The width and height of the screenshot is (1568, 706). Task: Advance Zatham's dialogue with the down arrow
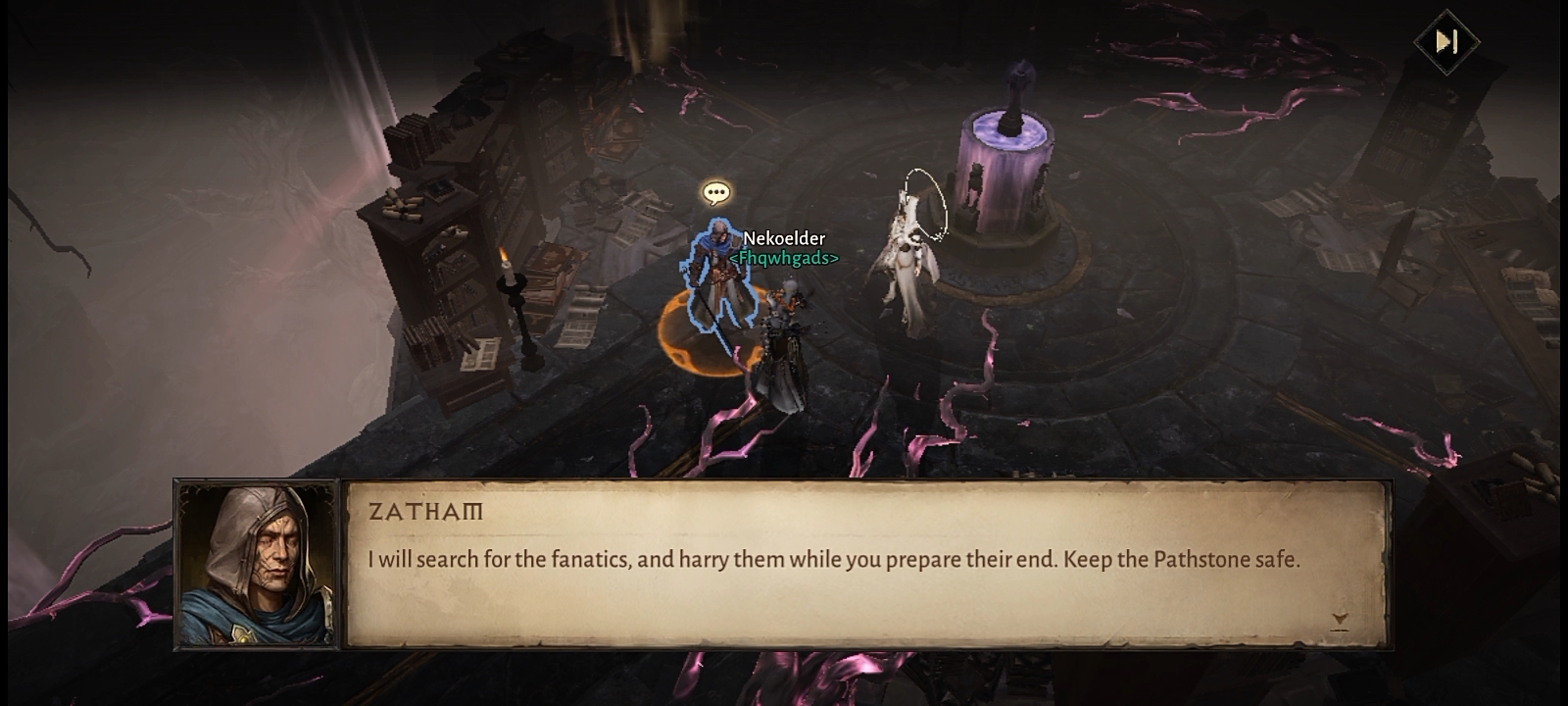pos(1340,620)
